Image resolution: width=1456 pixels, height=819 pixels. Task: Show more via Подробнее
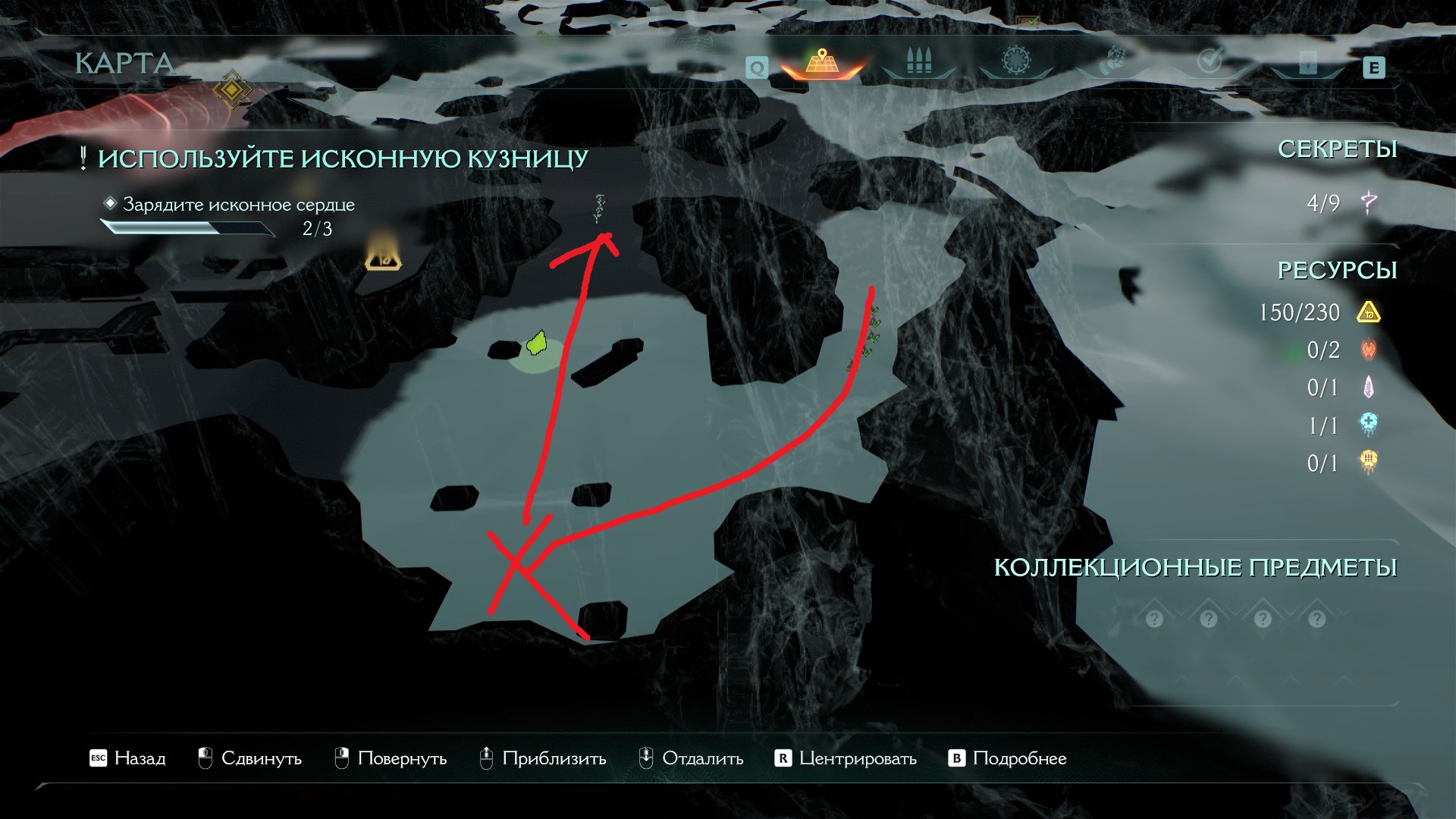click(1007, 758)
